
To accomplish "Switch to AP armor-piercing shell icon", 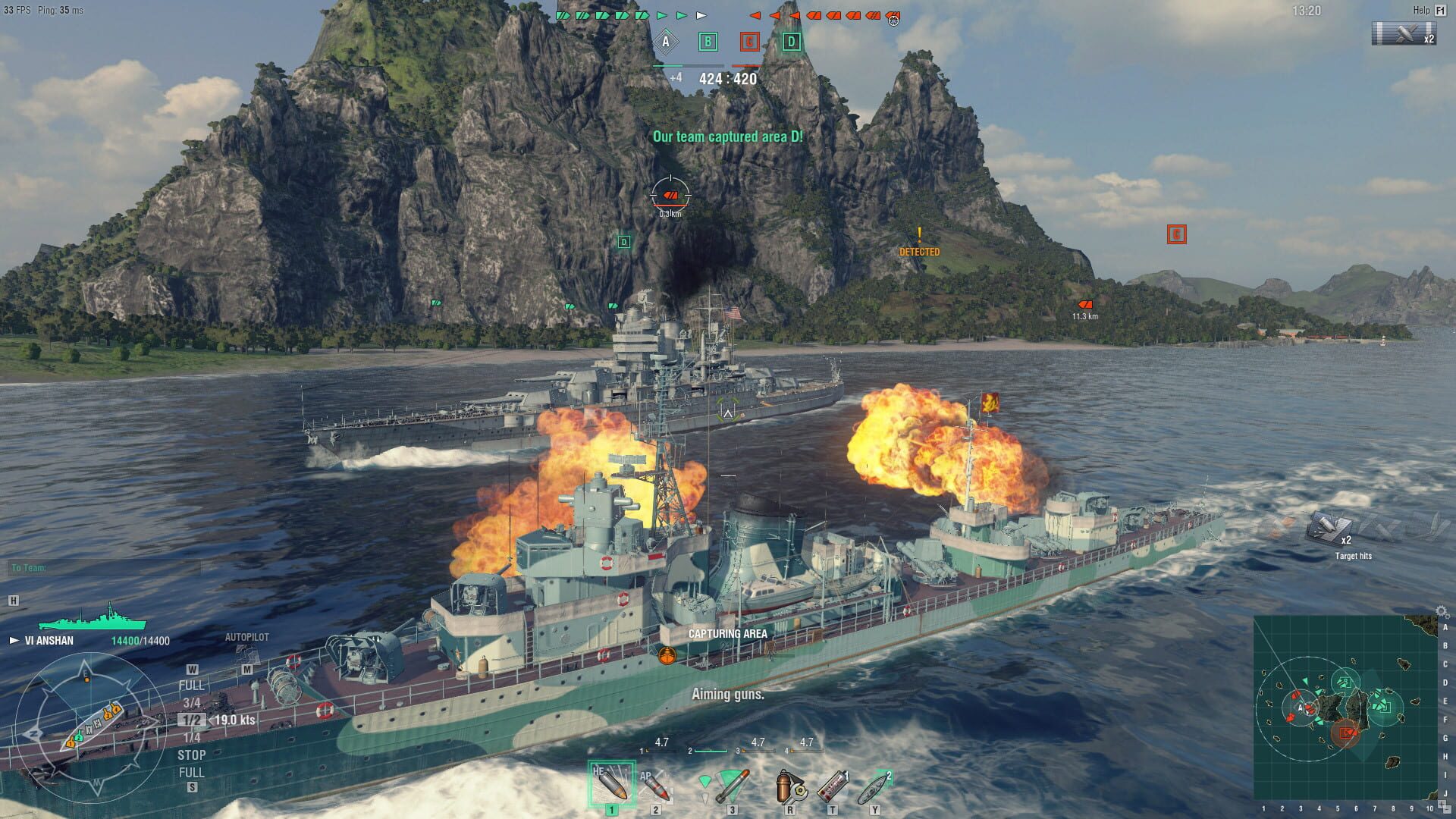I will (x=657, y=787).
